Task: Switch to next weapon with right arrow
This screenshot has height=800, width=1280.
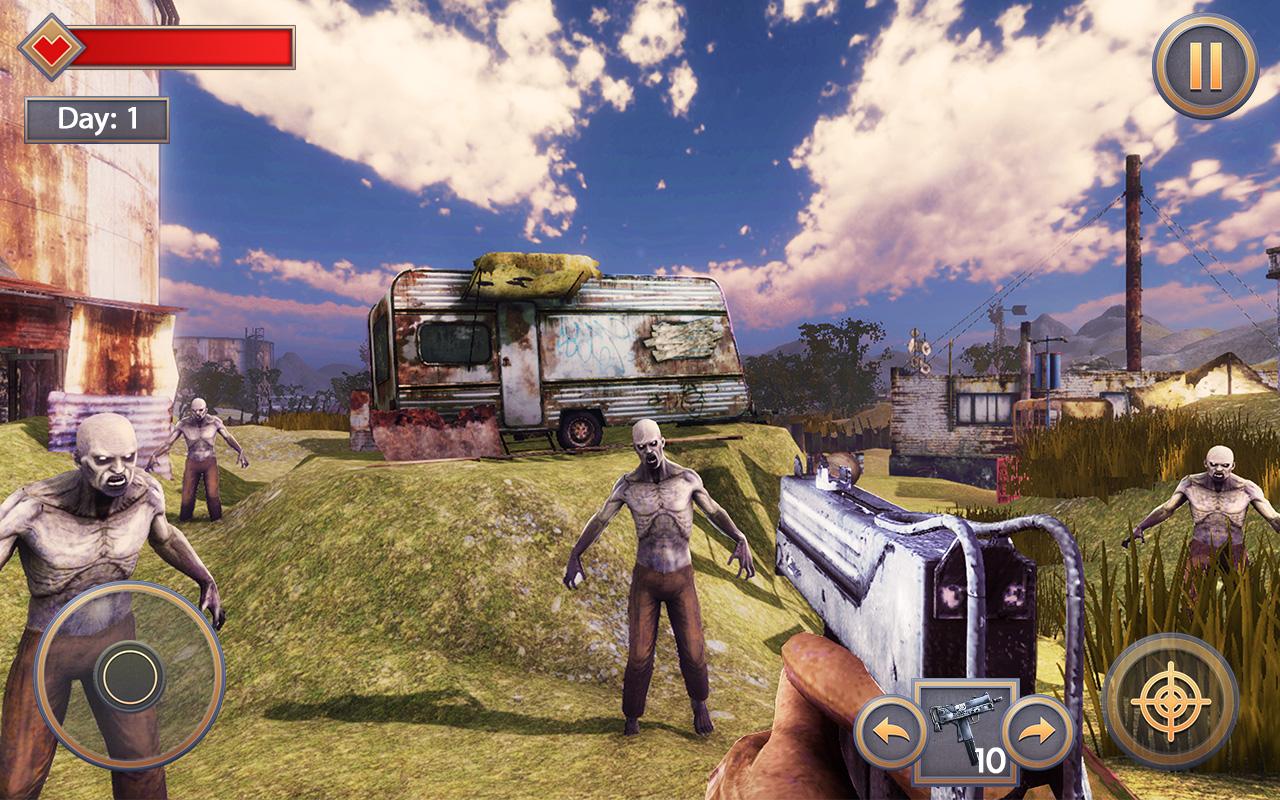Action: coord(1038,732)
